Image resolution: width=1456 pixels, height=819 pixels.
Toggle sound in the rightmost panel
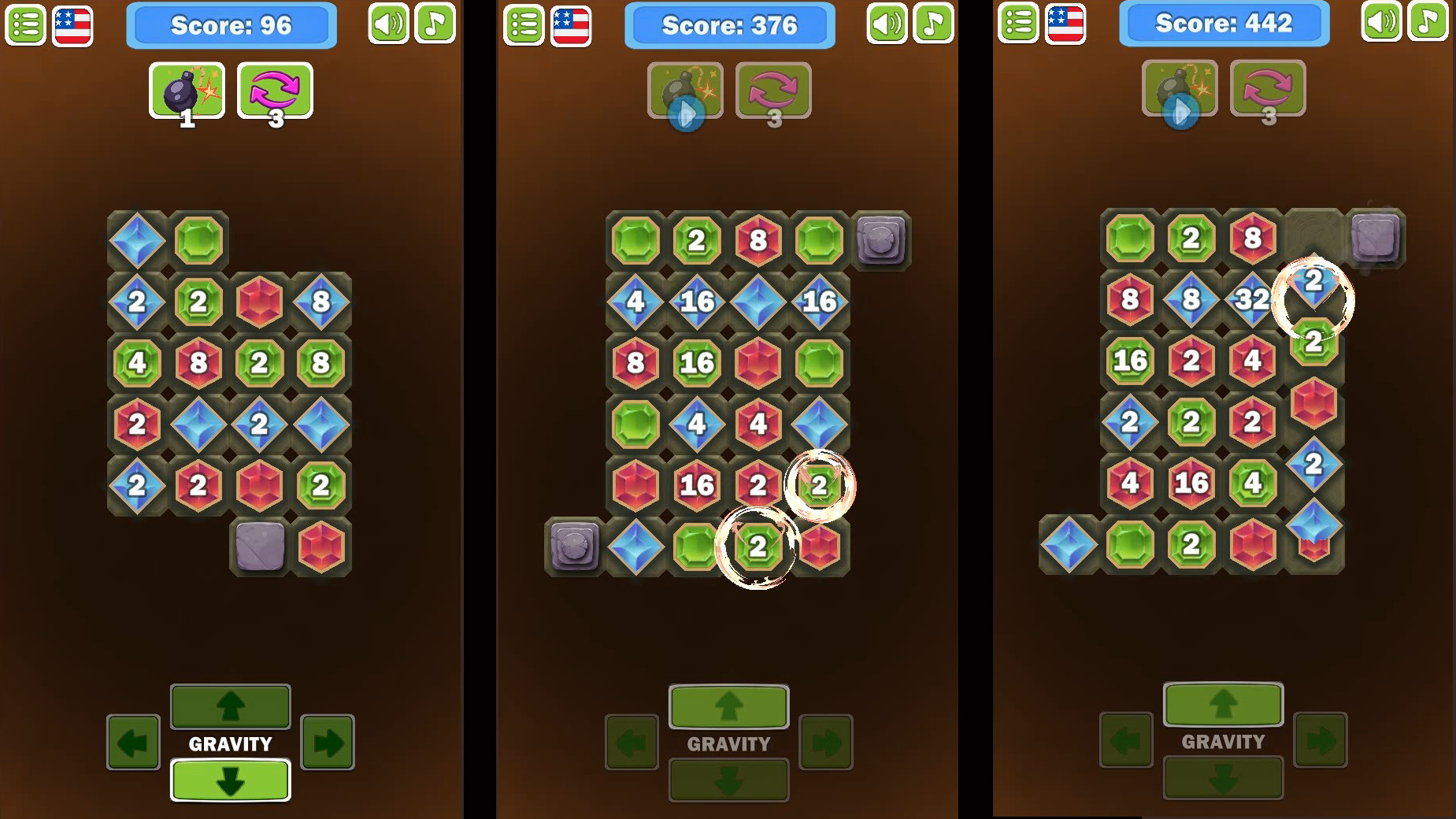pos(1380,24)
